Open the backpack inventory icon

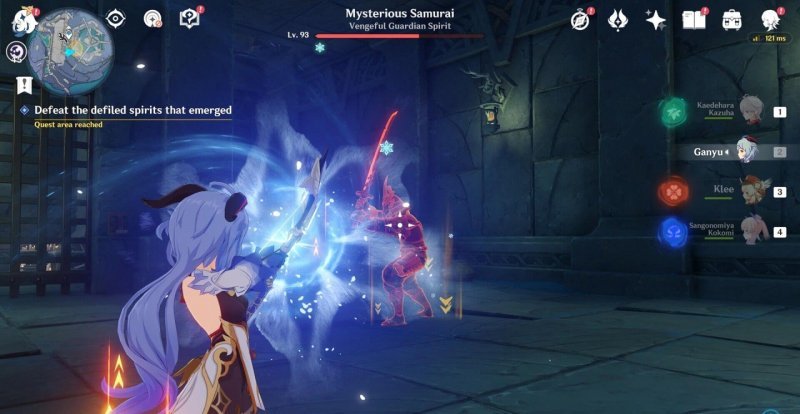point(731,19)
